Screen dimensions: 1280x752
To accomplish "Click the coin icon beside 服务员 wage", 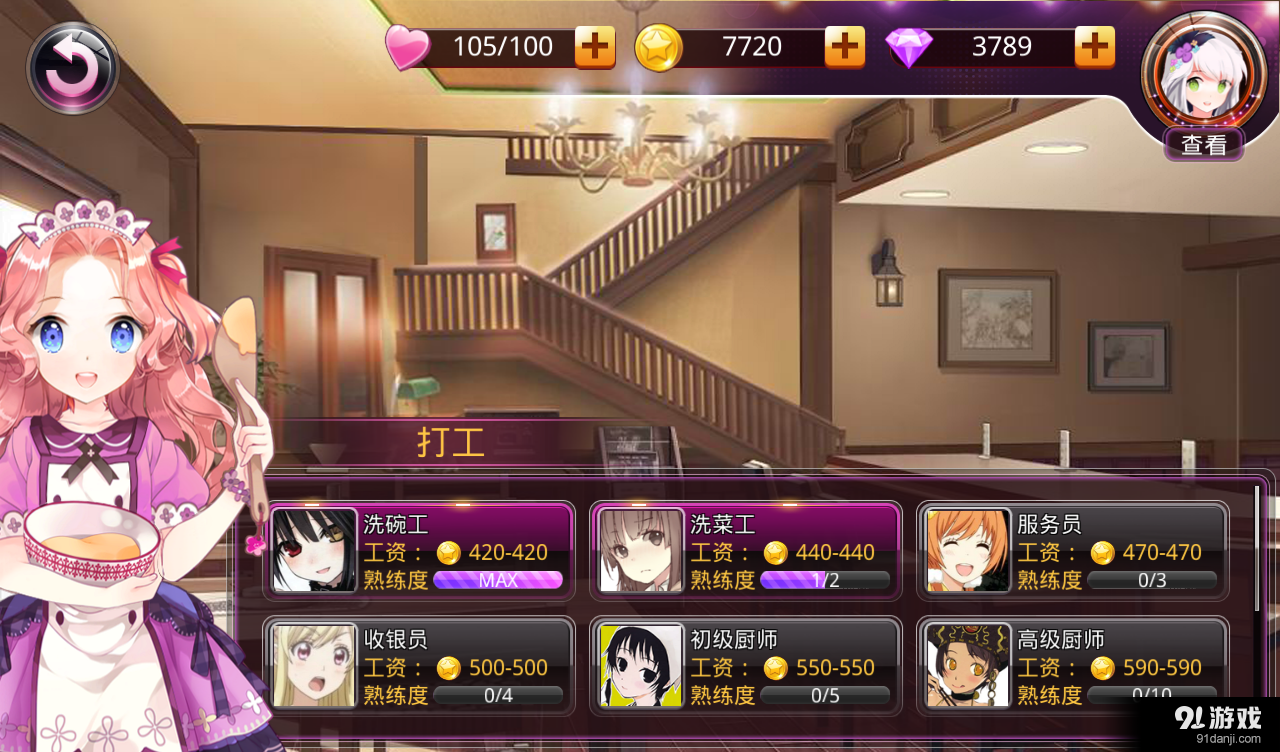I will coord(1104,553).
